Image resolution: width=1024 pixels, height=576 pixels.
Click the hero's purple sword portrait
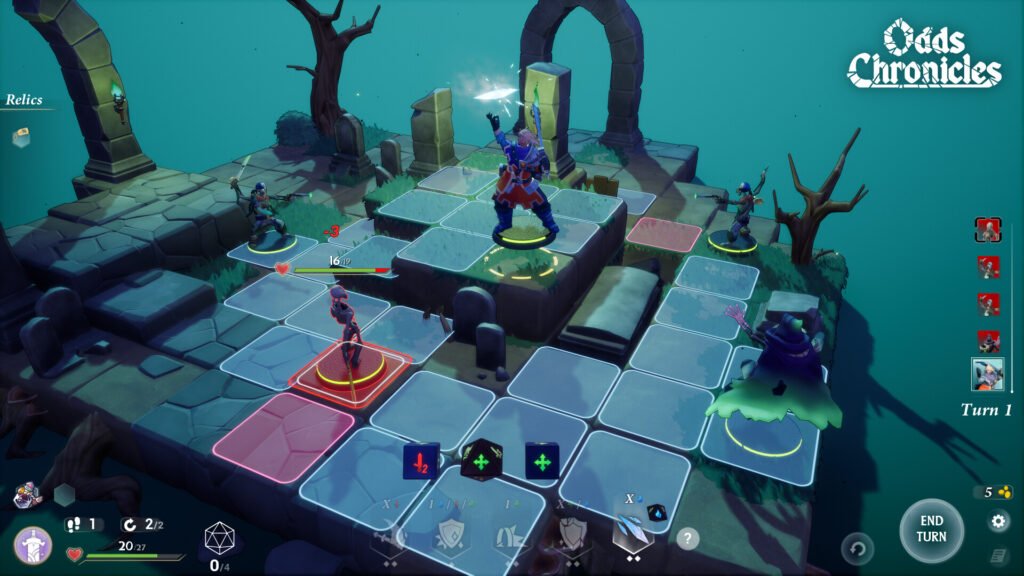pyautogui.click(x=33, y=546)
